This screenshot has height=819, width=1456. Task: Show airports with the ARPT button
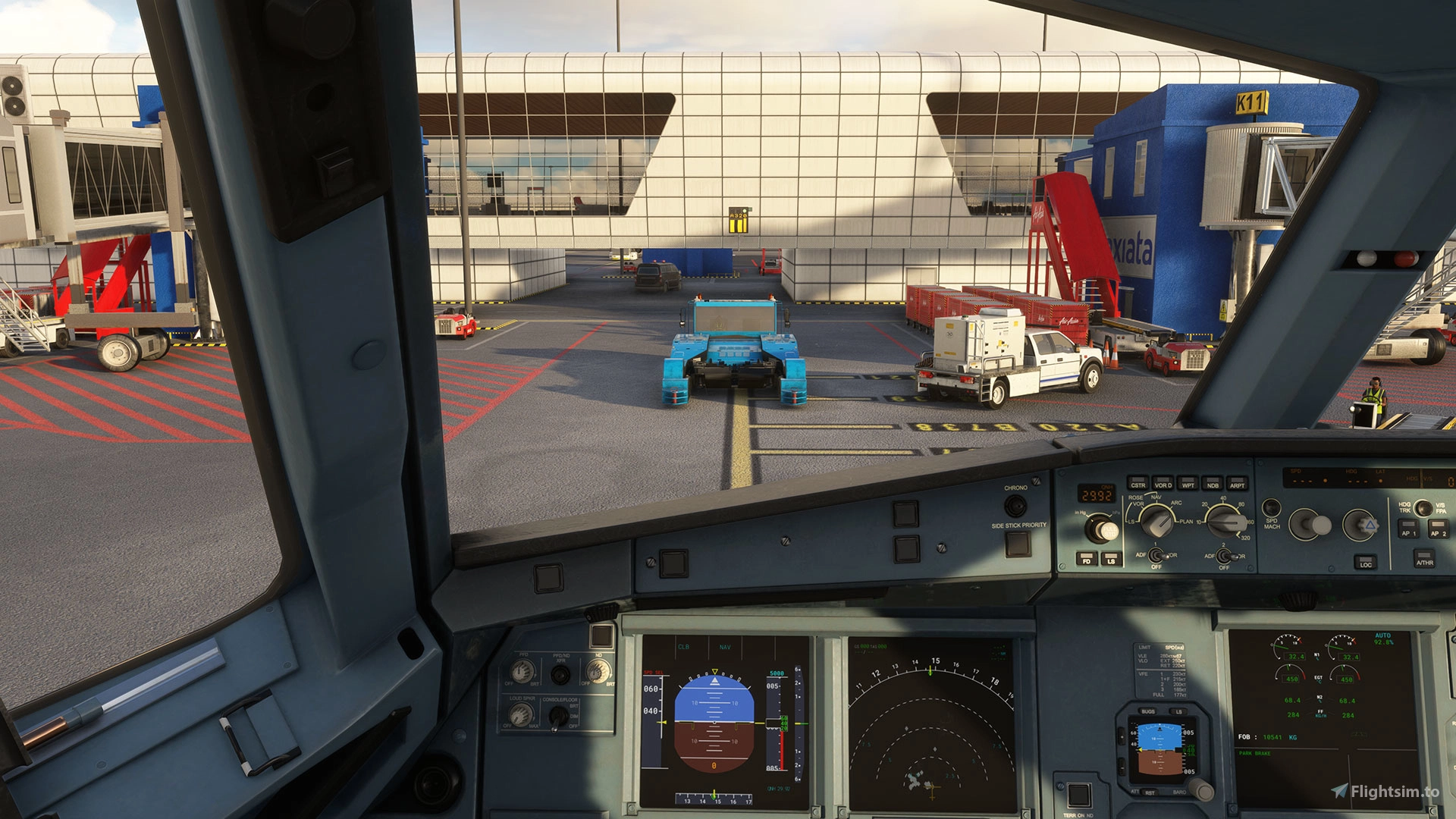pyautogui.click(x=1237, y=483)
